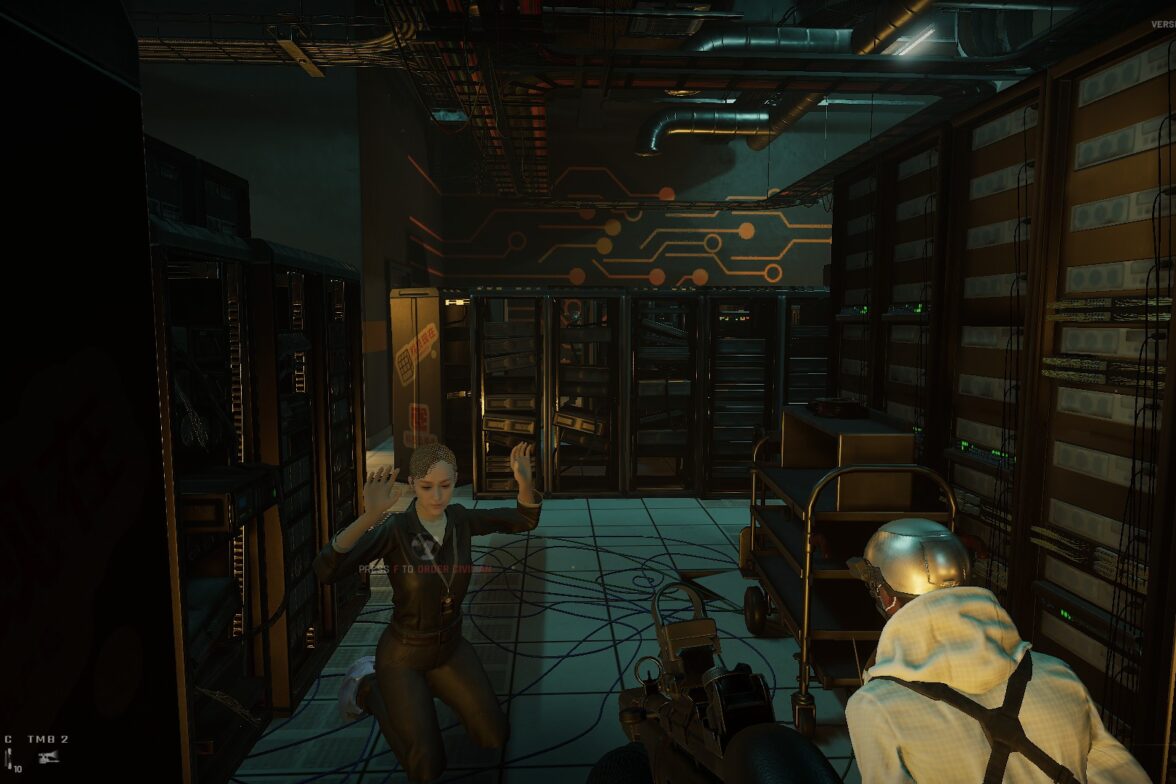The height and width of the screenshot is (784, 1176).
Task: Select the TMB 2 weapon icon
Action: (47, 757)
